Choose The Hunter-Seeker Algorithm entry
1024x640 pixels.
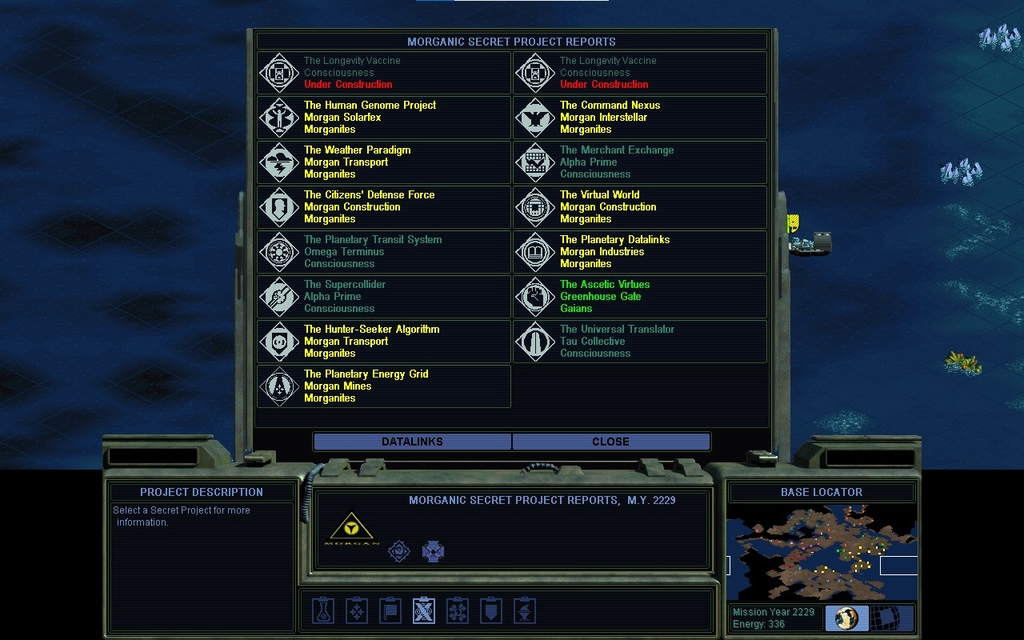pos(384,341)
